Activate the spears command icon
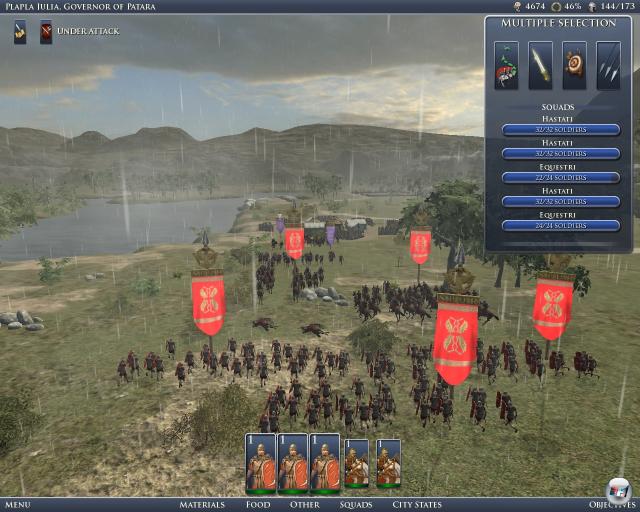Image resolution: width=640 pixels, height=512 pixels. pos(608,65)
